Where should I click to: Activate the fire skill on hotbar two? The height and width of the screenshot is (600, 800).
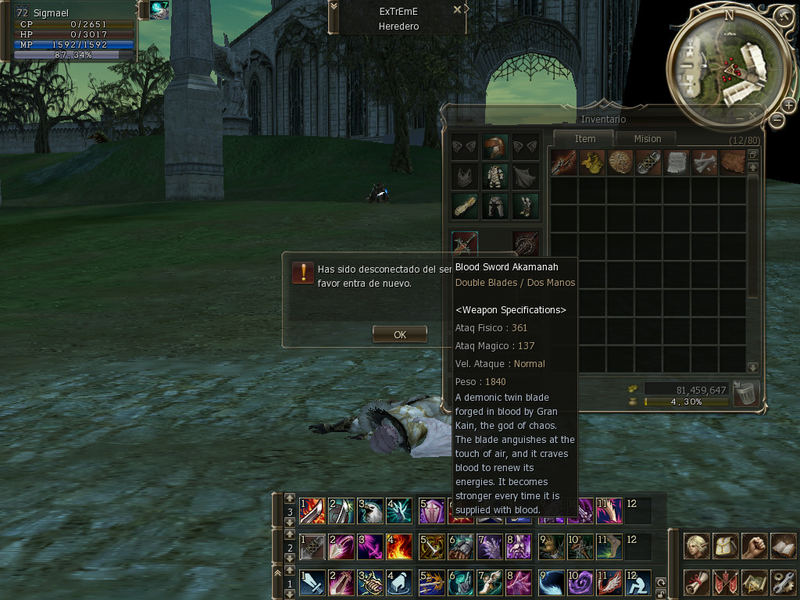click(x=398, y=546)
